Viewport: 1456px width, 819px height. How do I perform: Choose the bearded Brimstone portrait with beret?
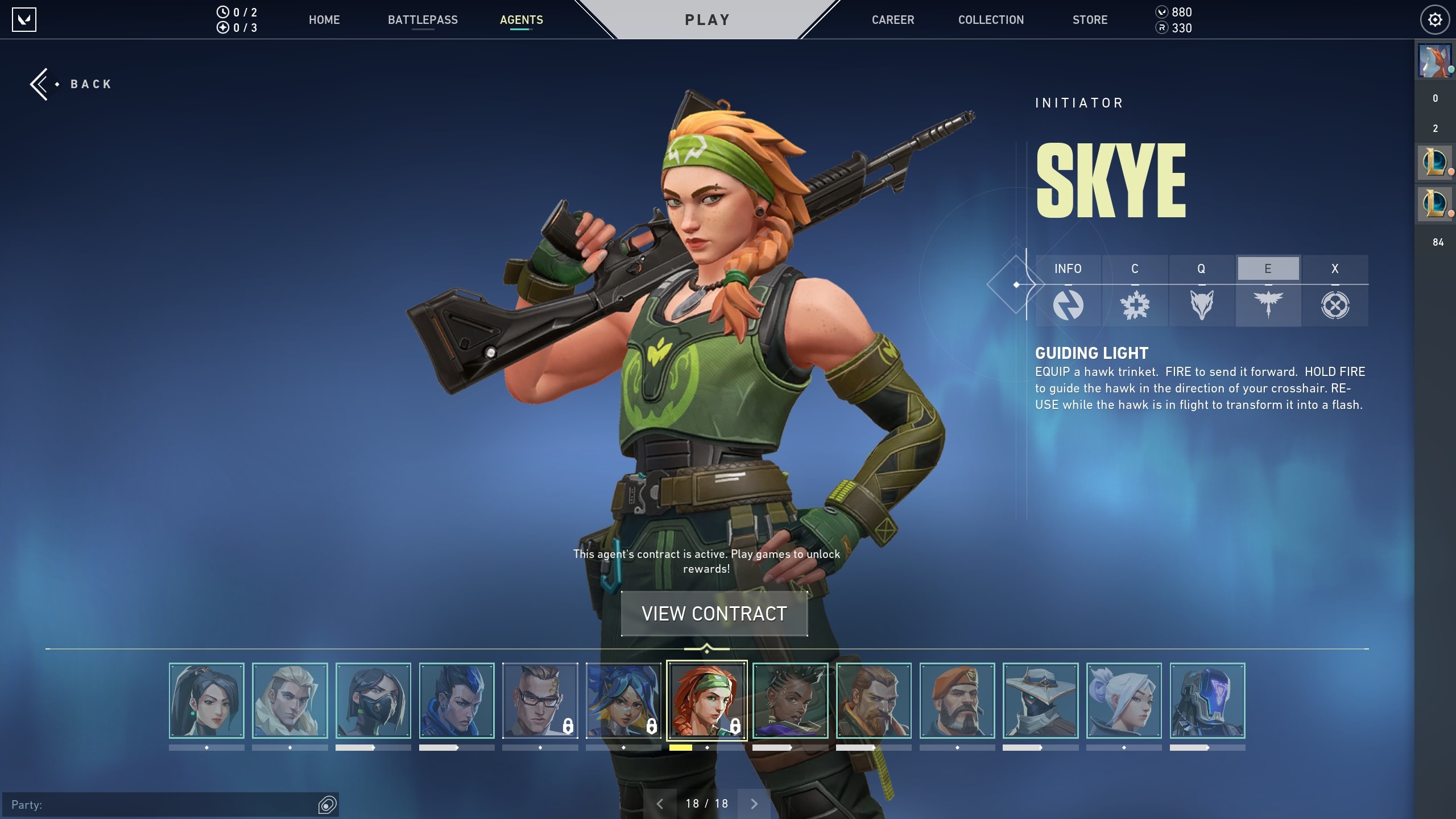(957, 701)
